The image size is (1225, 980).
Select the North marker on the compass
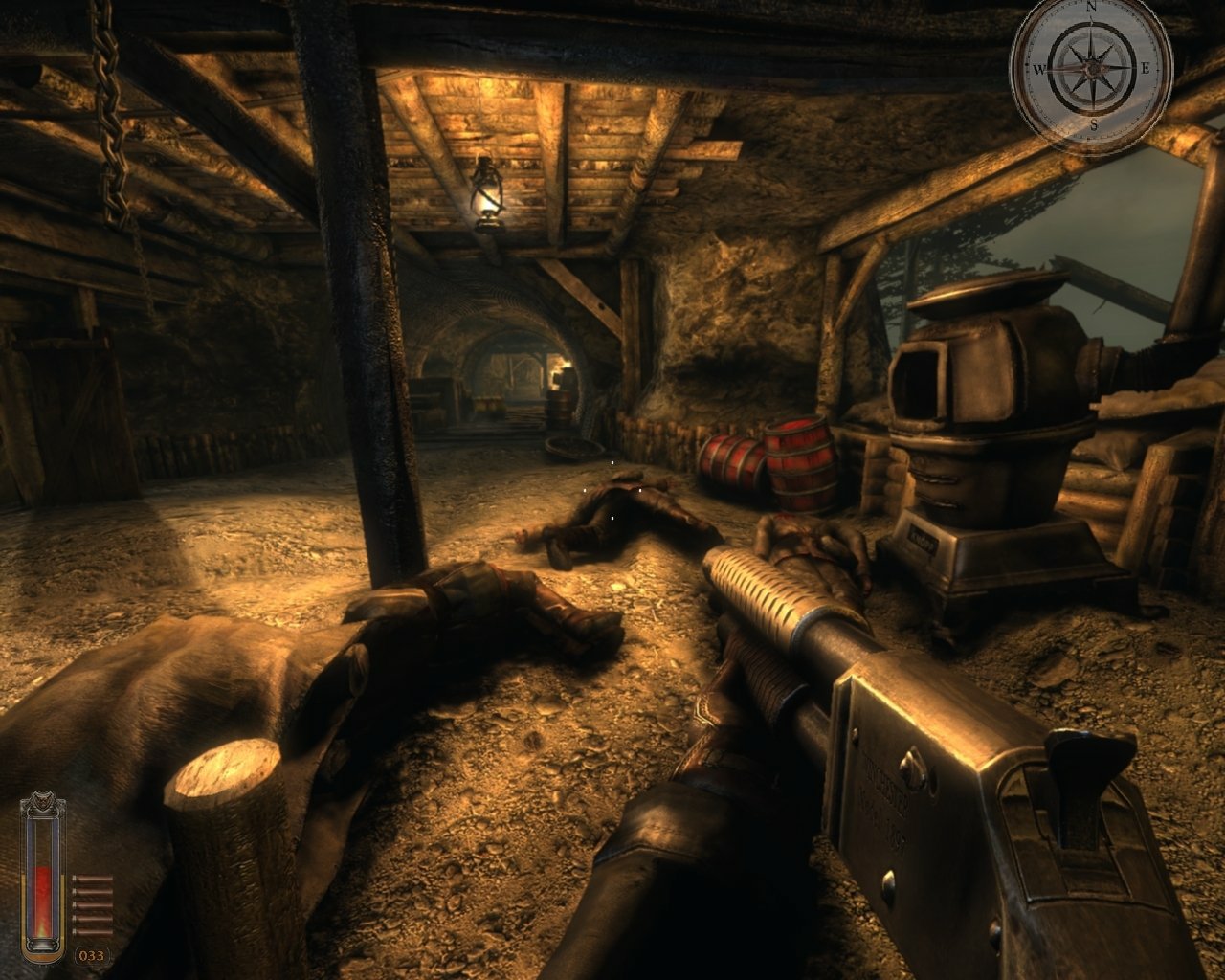[x=1091, y=8]
